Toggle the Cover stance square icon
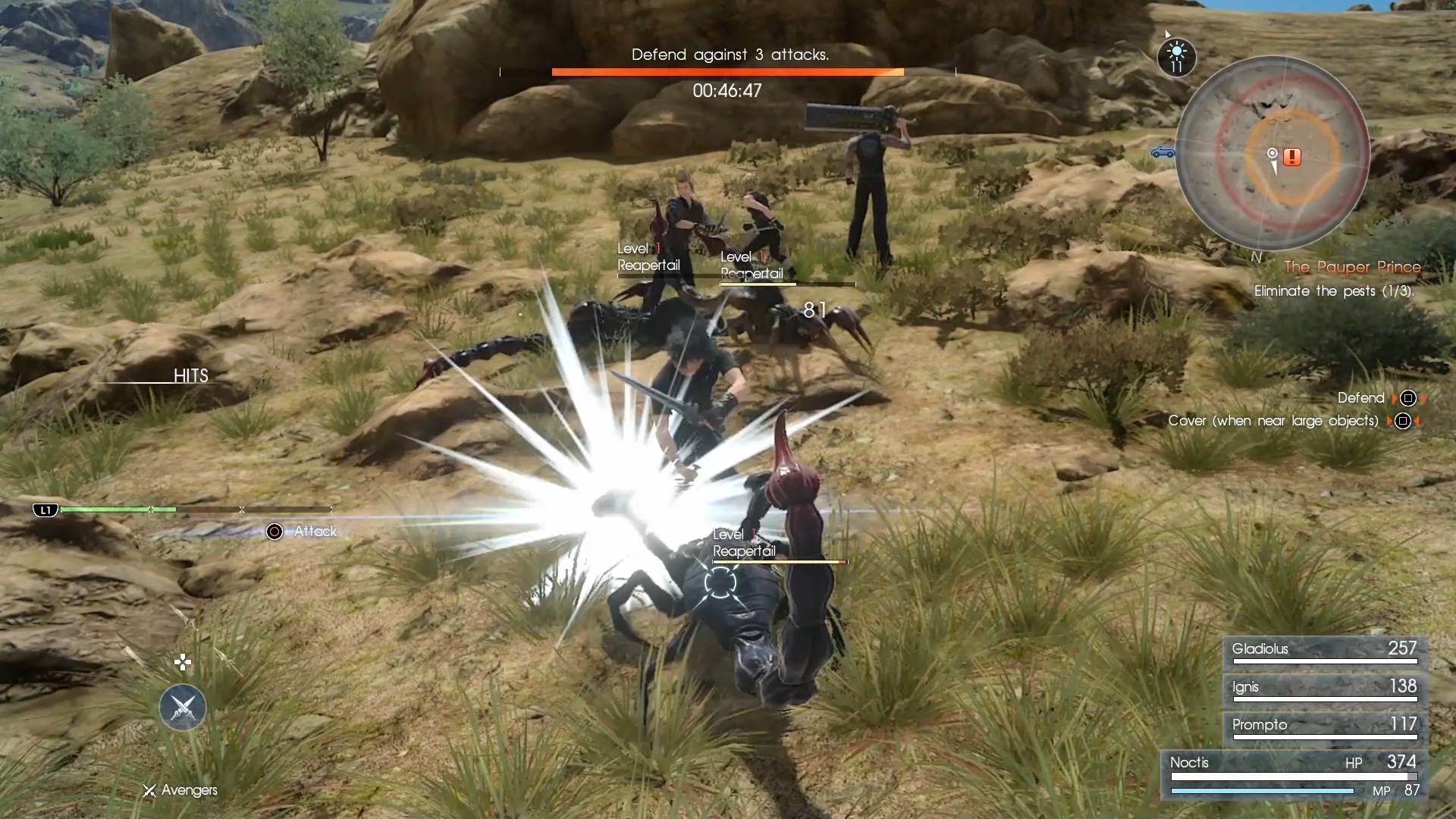The width and height of the screenshot is (1456, 819). tap(1404, 421)
